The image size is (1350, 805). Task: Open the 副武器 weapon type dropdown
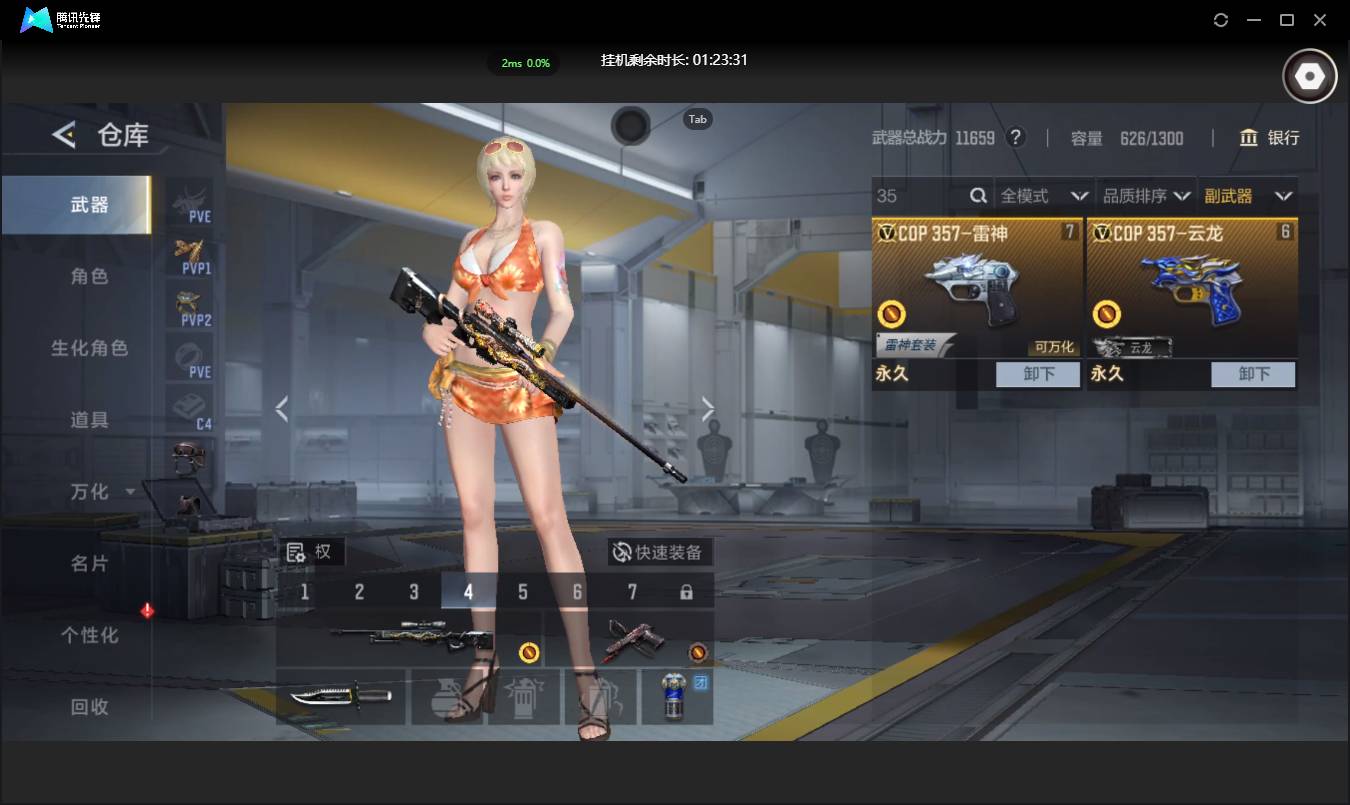(x=1248, y=196)
